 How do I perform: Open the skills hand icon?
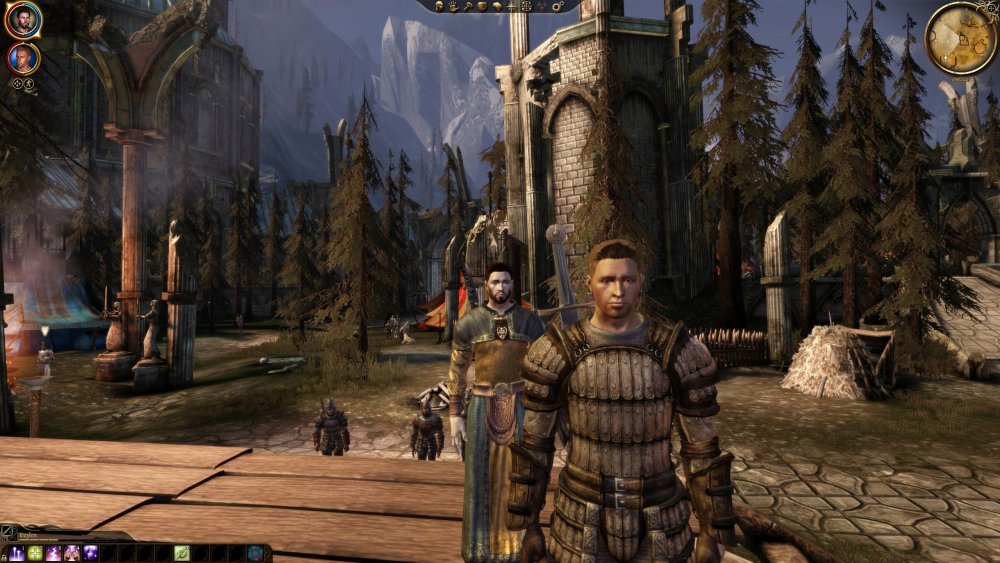pos(453,6)
